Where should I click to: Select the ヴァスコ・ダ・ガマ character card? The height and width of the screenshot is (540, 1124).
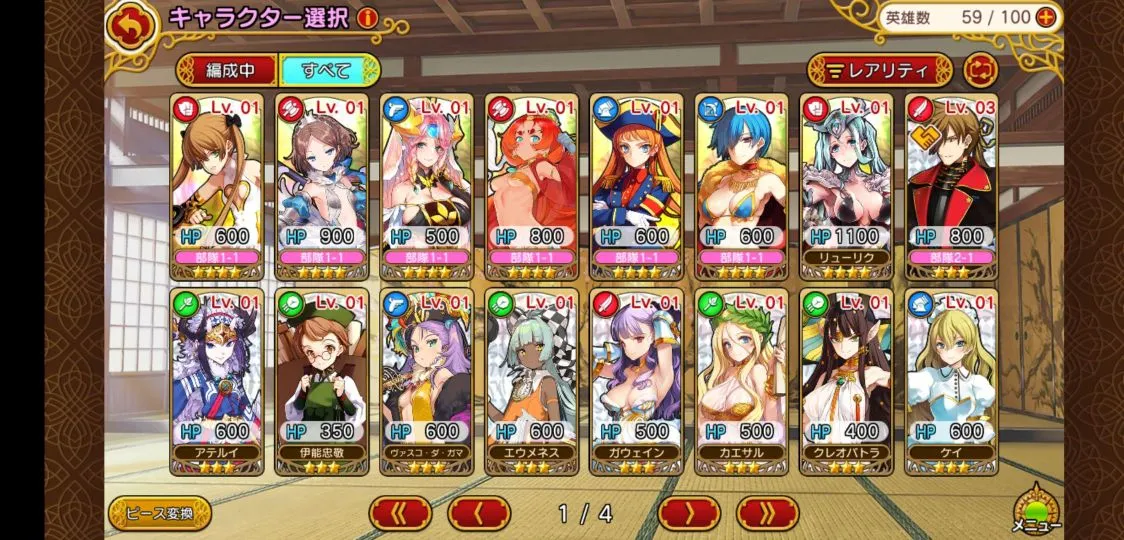tap(427, 381)
